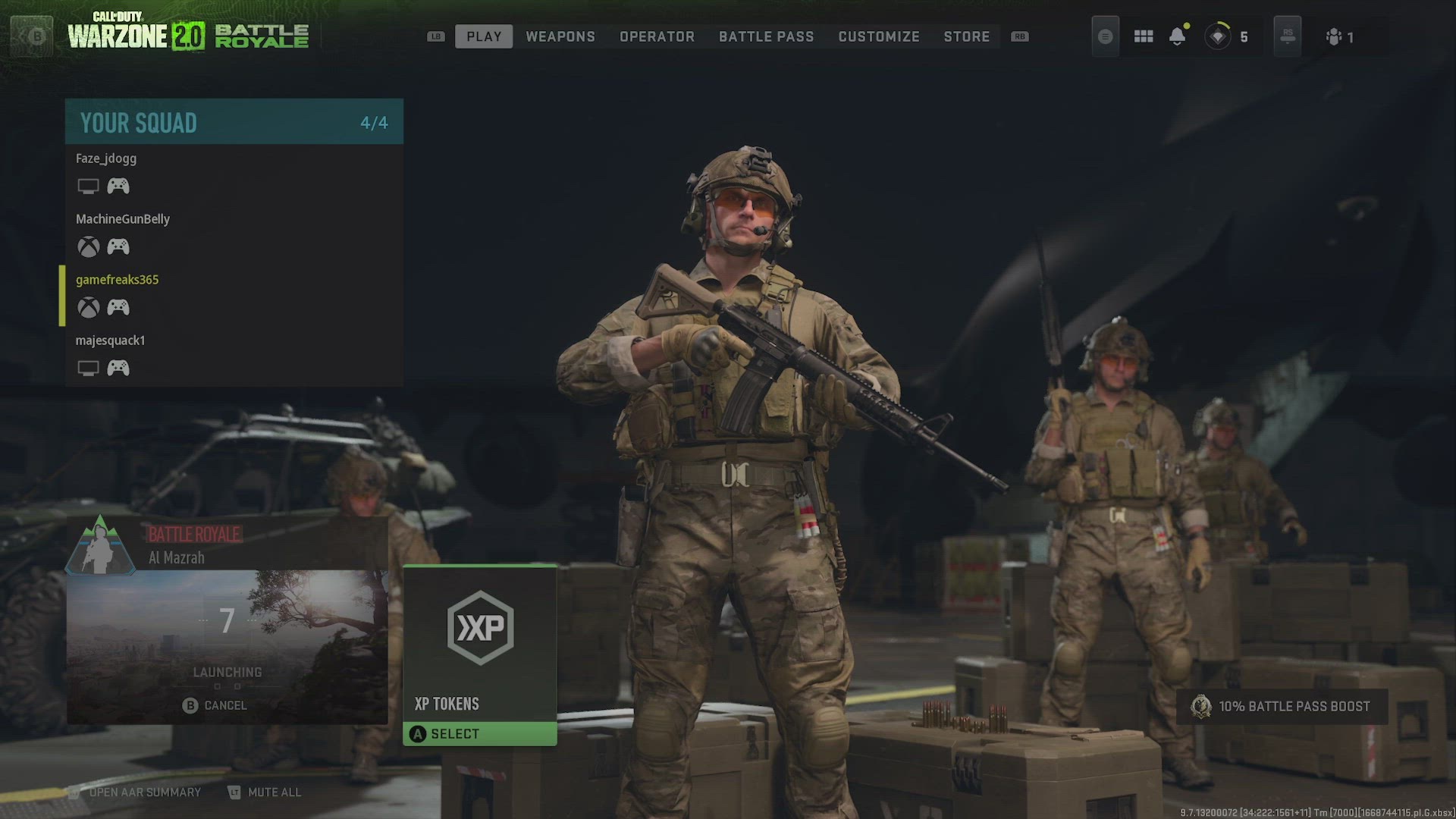Image resolution: width=1456 pixels, height=819 pixels.
Task: Open the Battle Pass tab
Action: click(766, 36)
